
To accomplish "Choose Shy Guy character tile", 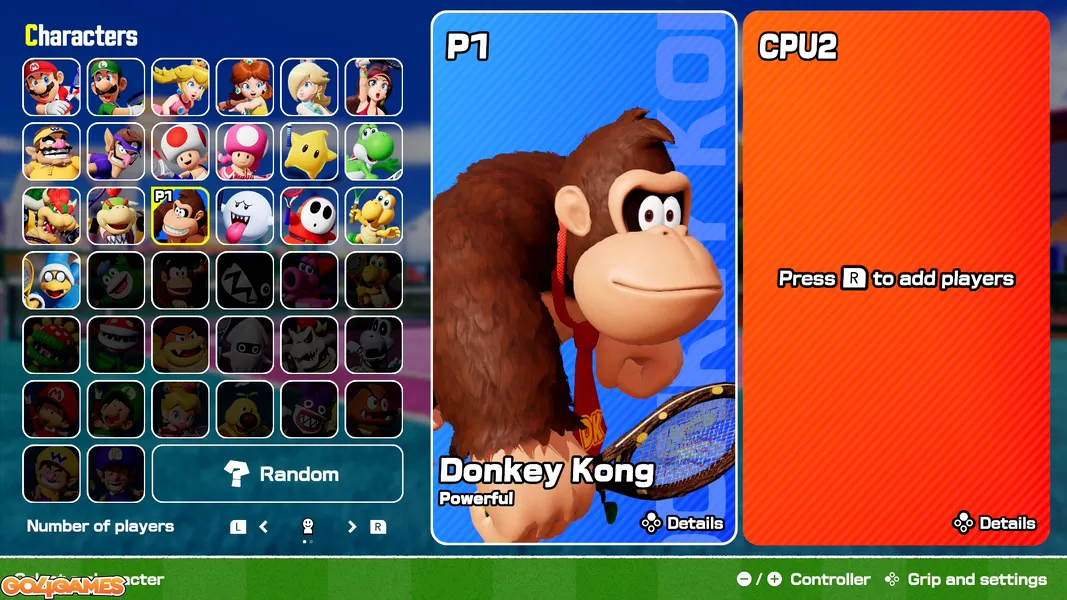I will (x=309, y=216).
